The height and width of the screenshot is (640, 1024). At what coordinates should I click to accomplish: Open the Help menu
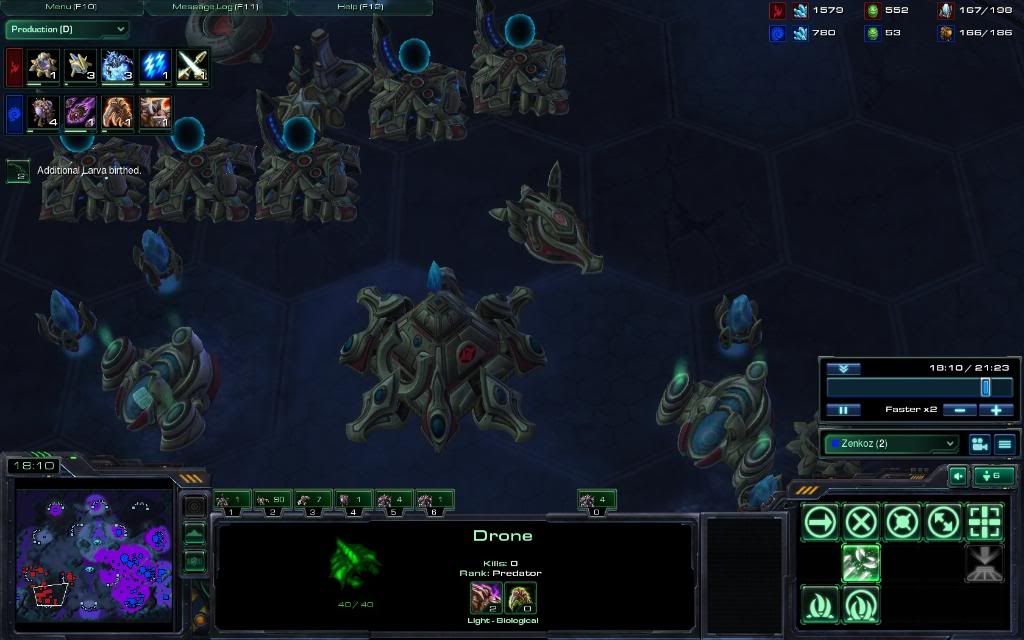click(360, 7)
